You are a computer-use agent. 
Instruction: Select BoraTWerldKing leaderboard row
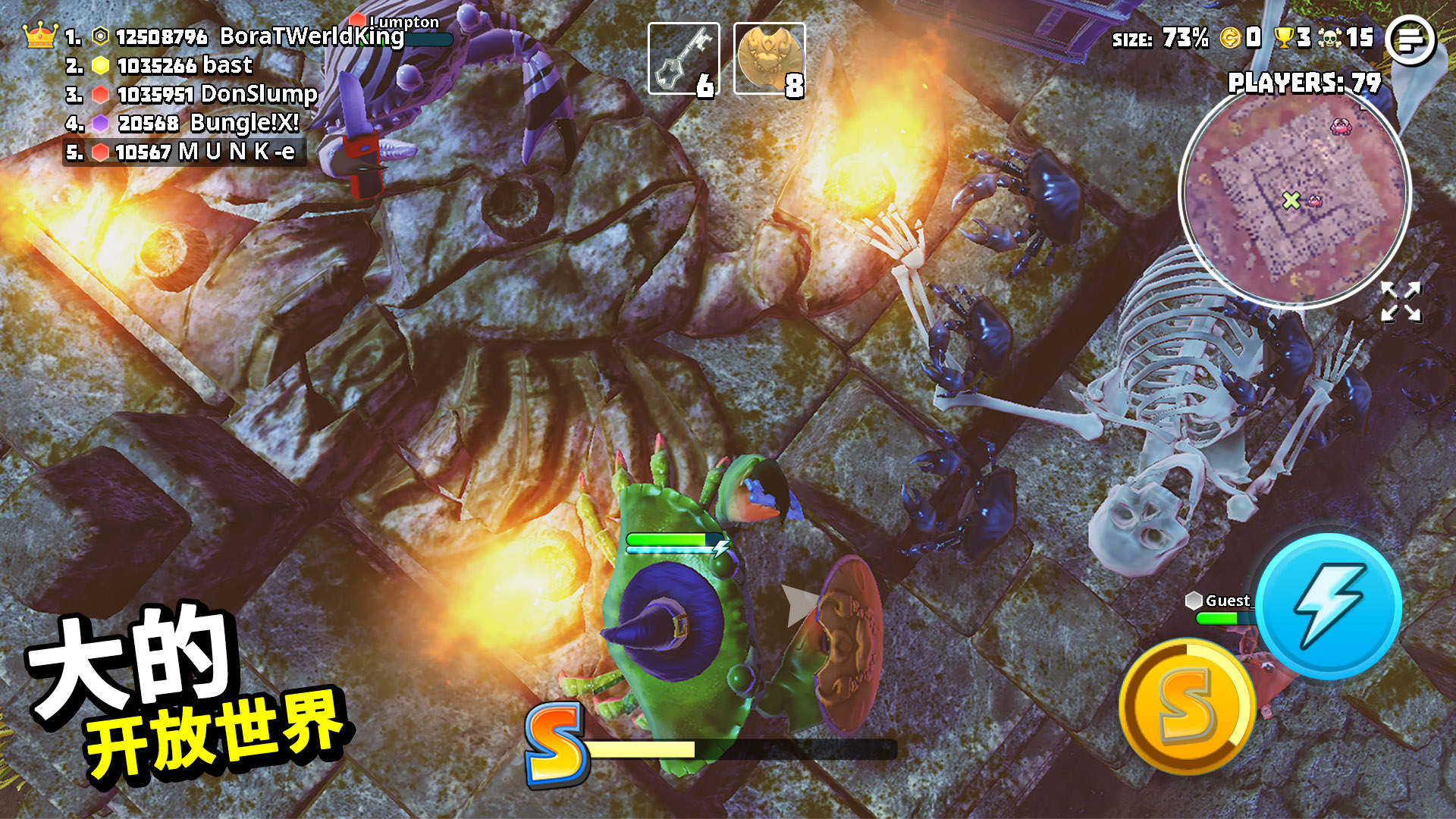235,36
